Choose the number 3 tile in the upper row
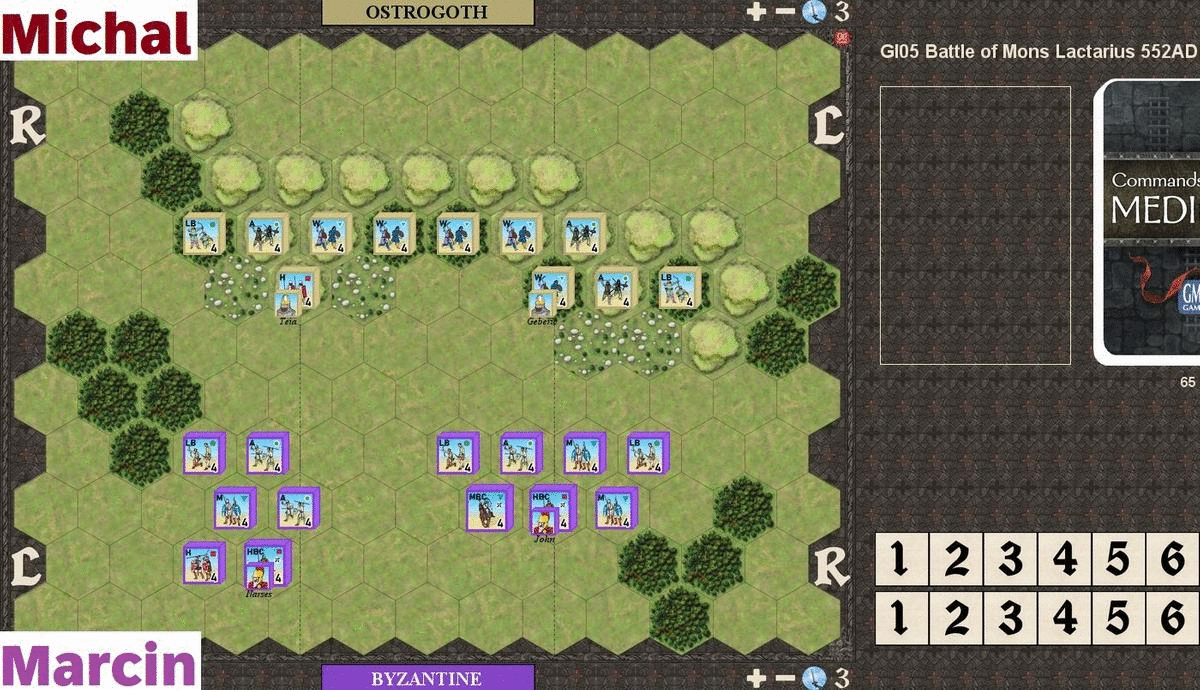Image resolution: width=1200 pixels, height=690 pixels. click(x=1011, y=560)
